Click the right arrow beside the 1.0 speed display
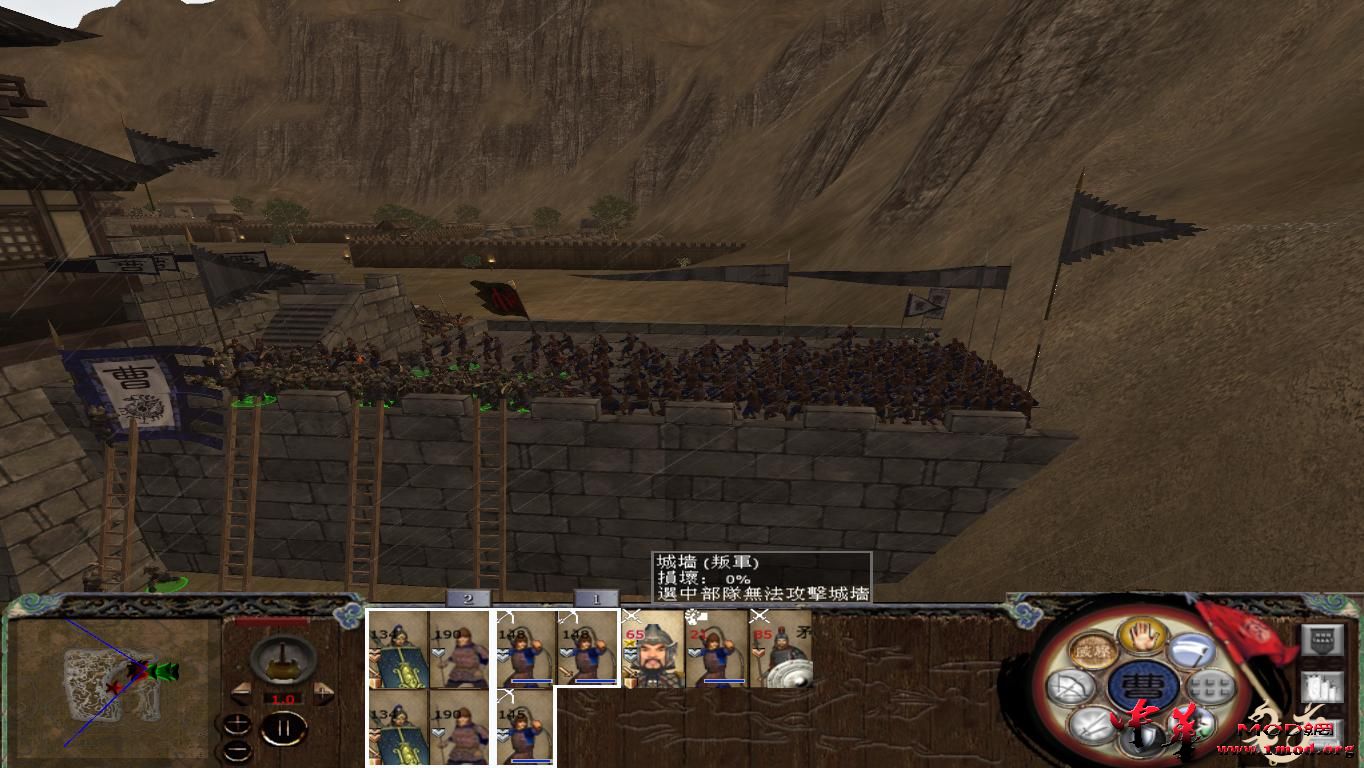Screen dimensions: 1364x768 (x=322, y=693)
